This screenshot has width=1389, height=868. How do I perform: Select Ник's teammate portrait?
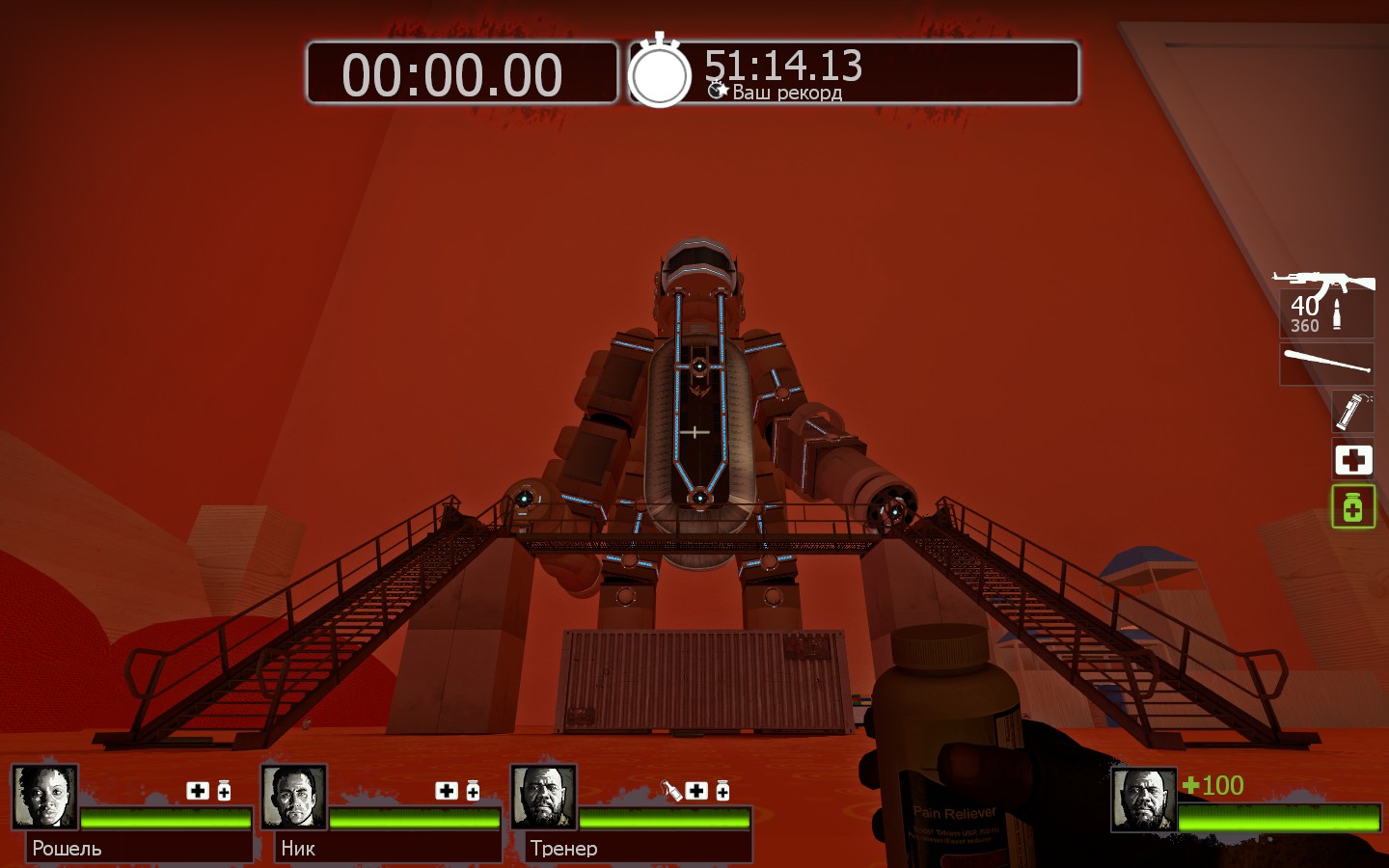pos(294,797)
